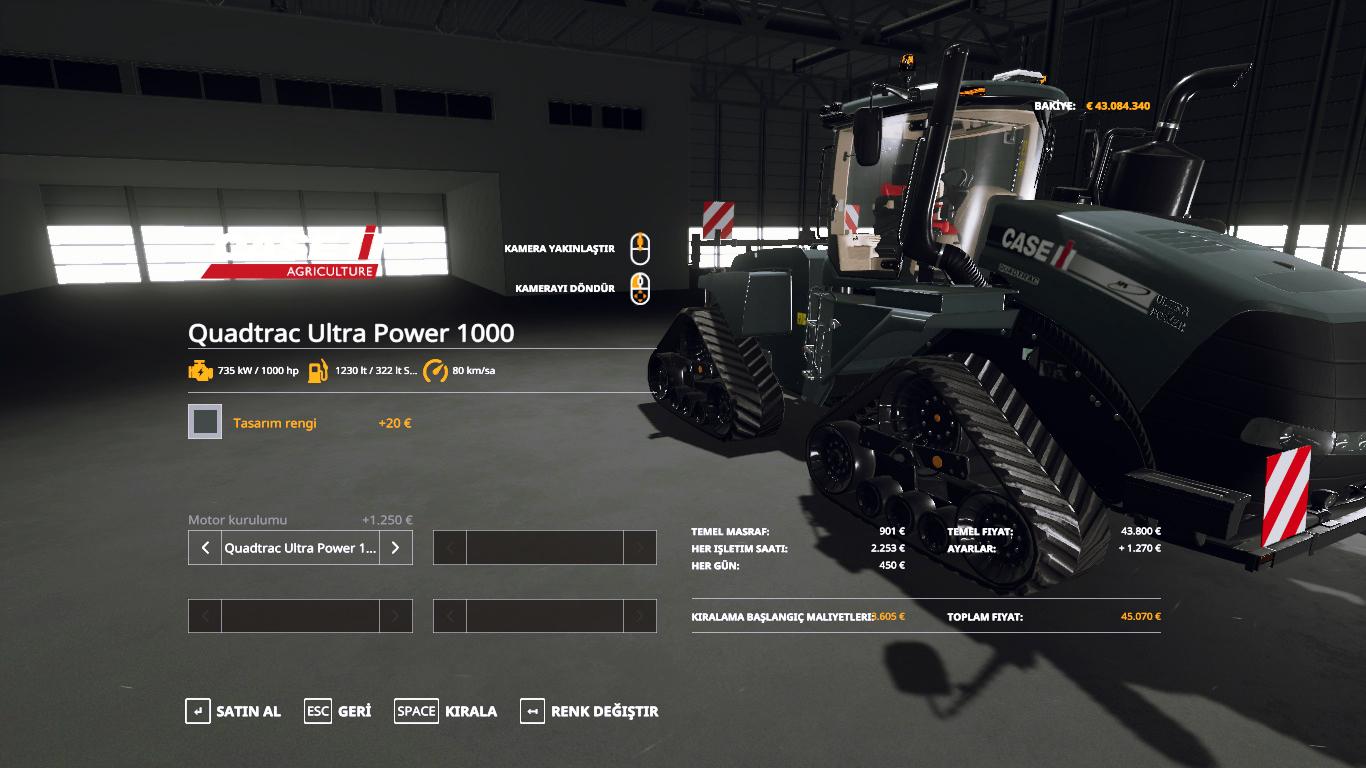
Task: Select next Motor kurulumu engine option
Action: click(x=396, y=548)
